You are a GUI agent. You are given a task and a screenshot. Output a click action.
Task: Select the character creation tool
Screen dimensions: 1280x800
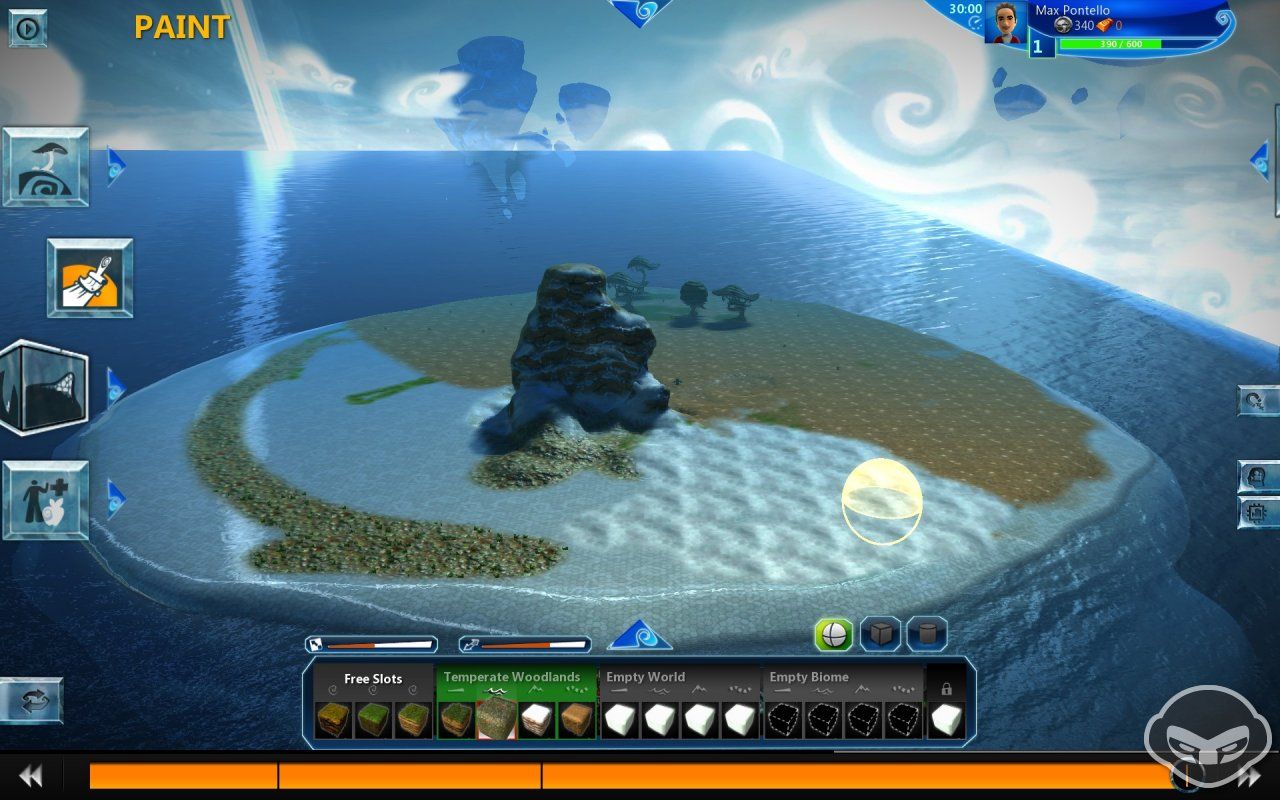point(45,502)
